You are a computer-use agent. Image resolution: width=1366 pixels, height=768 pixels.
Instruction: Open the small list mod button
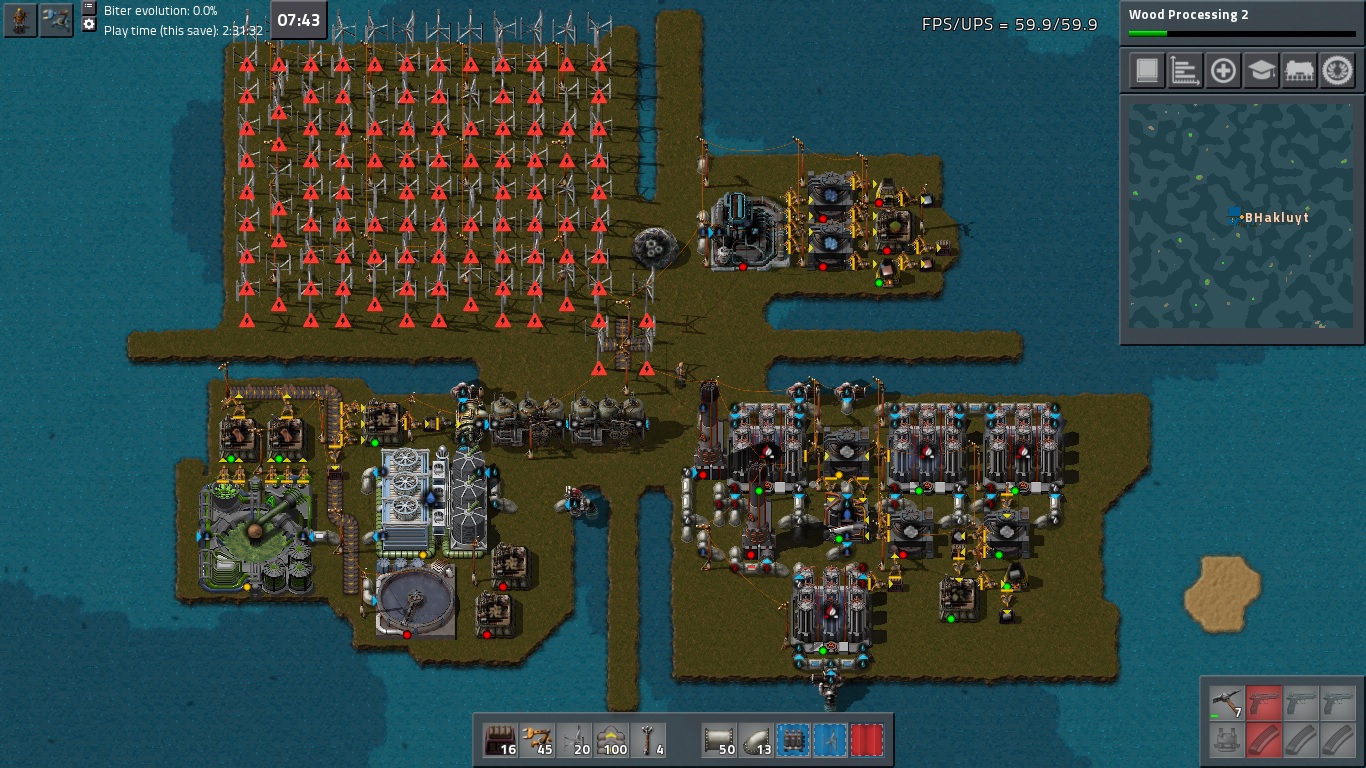89,7
